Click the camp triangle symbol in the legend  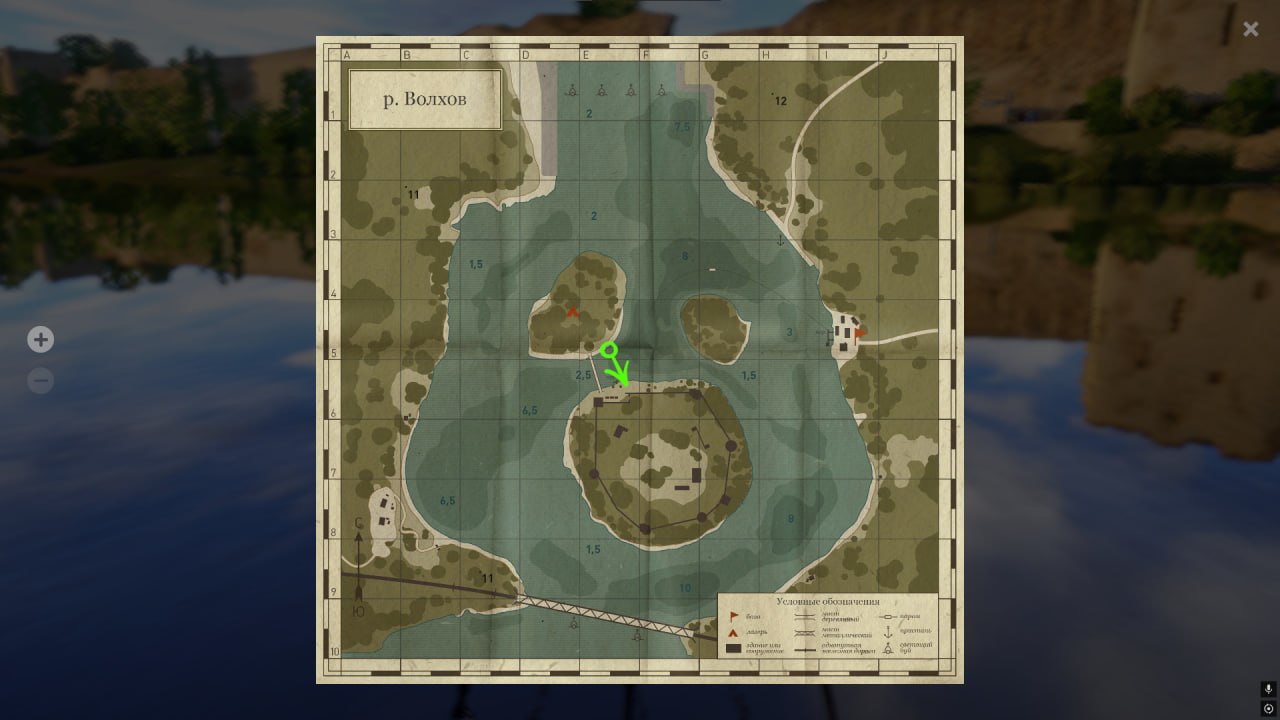click(x=733, y=632)
